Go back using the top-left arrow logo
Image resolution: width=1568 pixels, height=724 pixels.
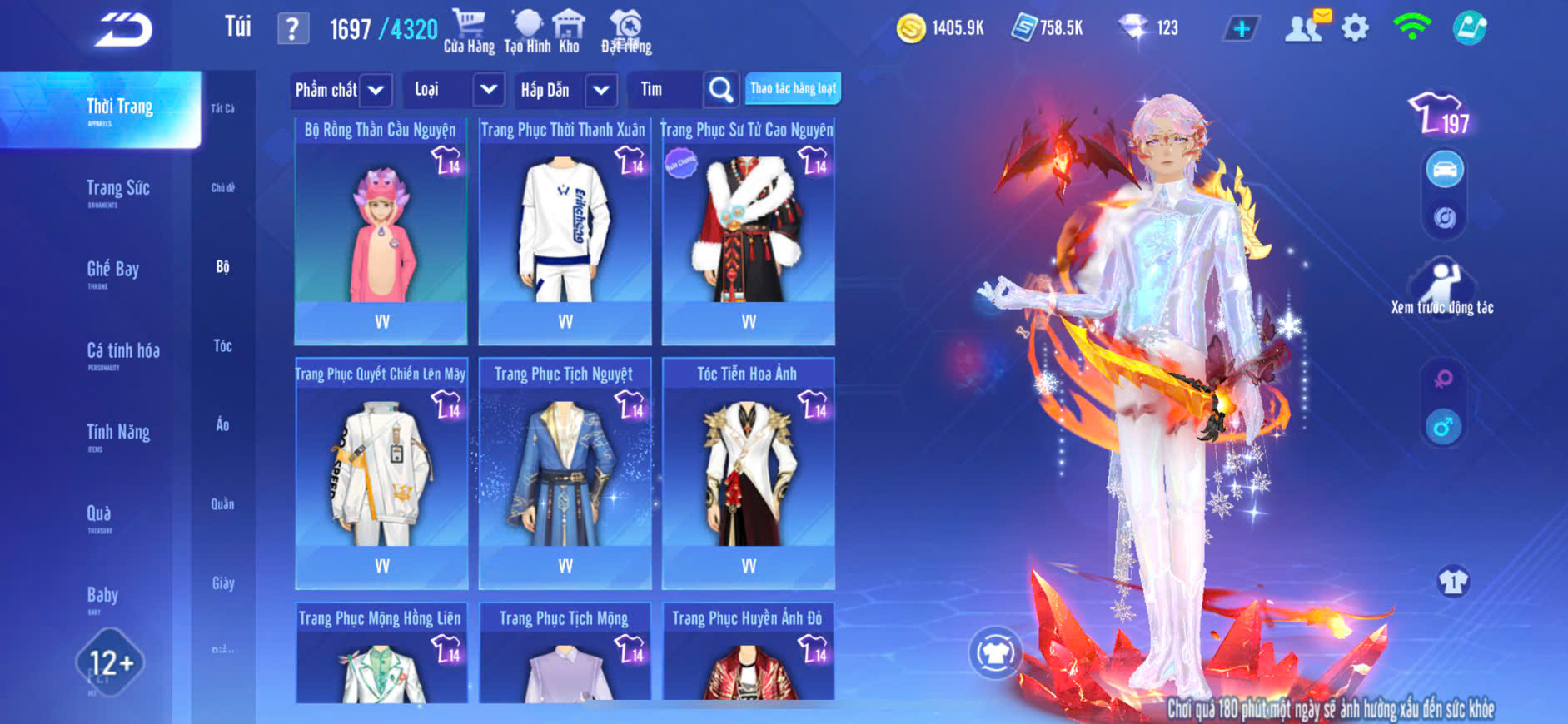pos(123,30)
